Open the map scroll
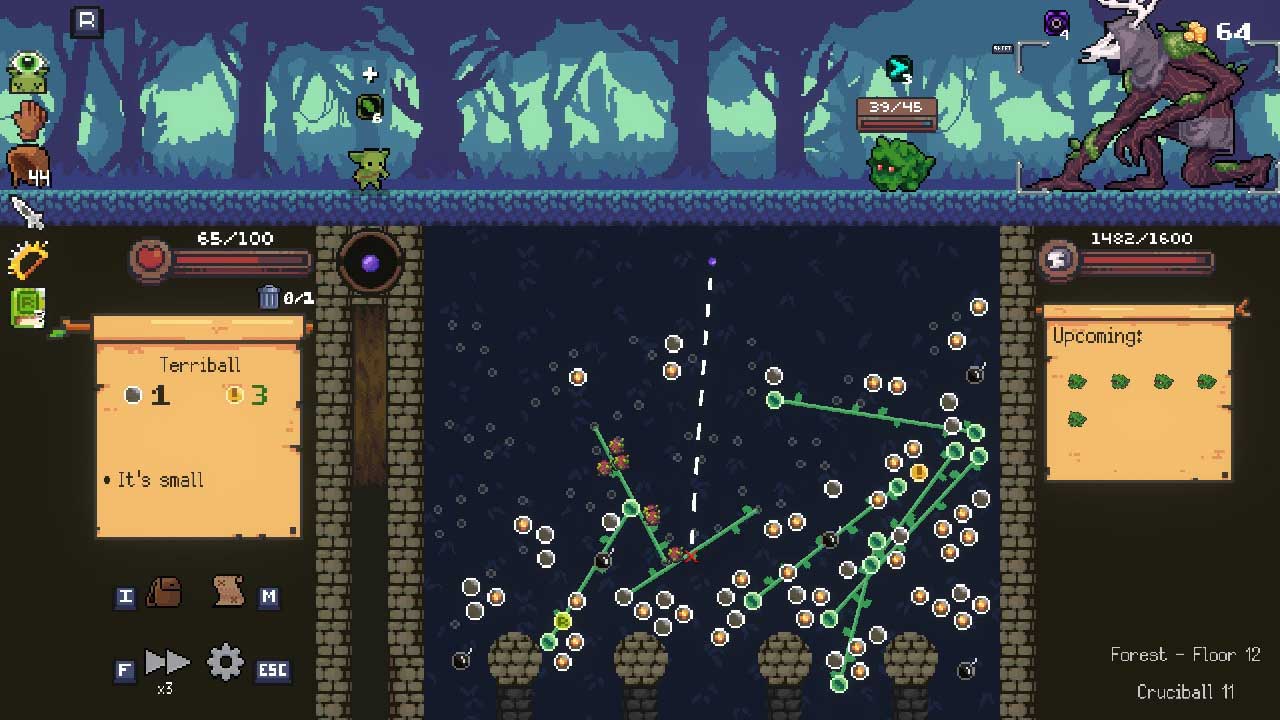The height and width of the screenshot is (720, 1280). coord(229,591)
